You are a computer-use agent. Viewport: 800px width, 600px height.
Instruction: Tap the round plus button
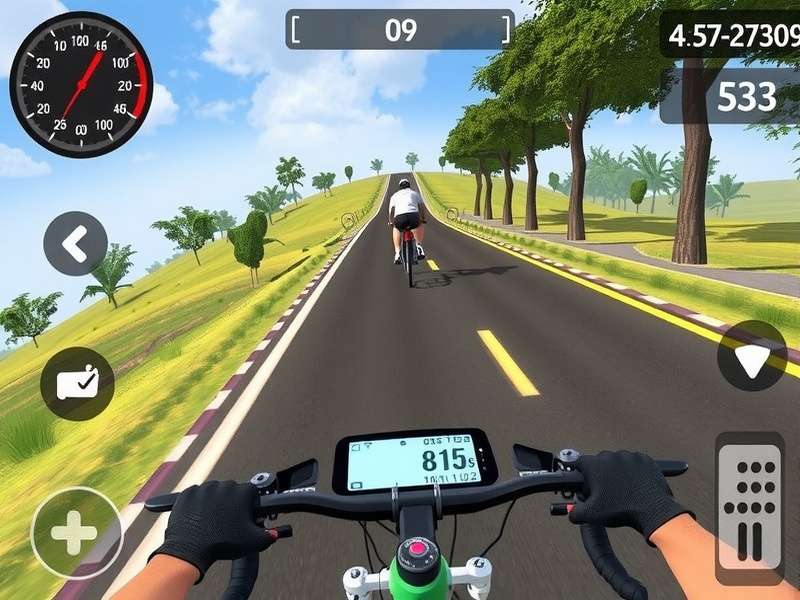point(75,533)
